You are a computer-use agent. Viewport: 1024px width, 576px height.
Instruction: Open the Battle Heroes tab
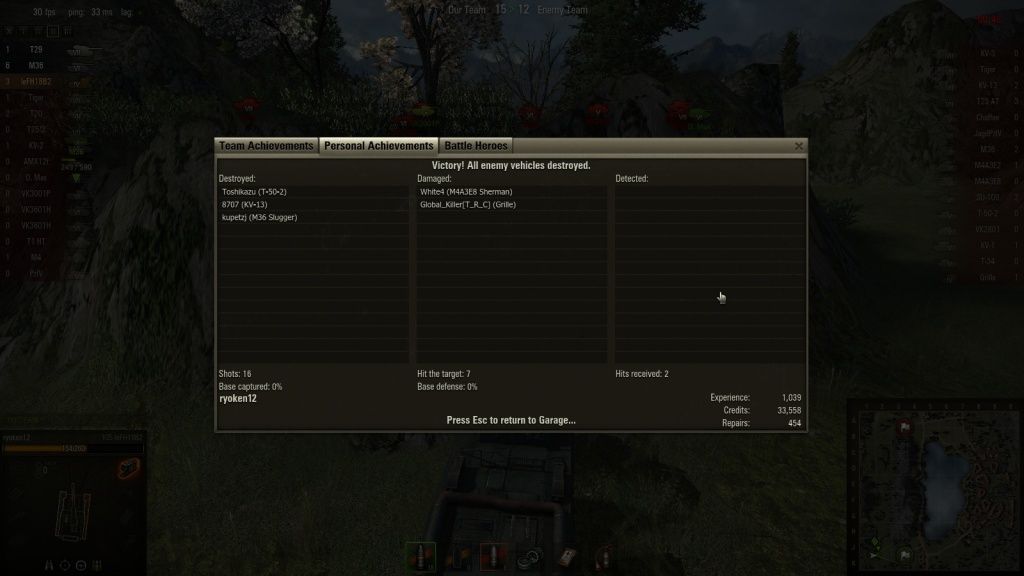click(x=476, y=146)
